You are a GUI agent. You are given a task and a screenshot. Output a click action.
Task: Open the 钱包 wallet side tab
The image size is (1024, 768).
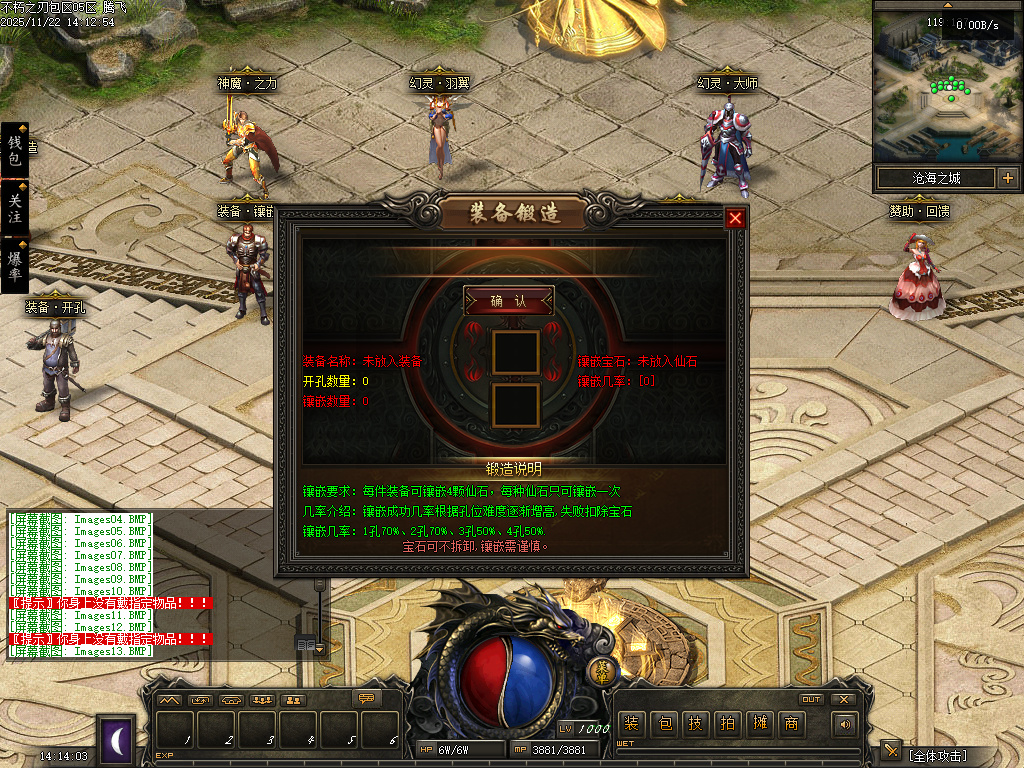[15, 151]
